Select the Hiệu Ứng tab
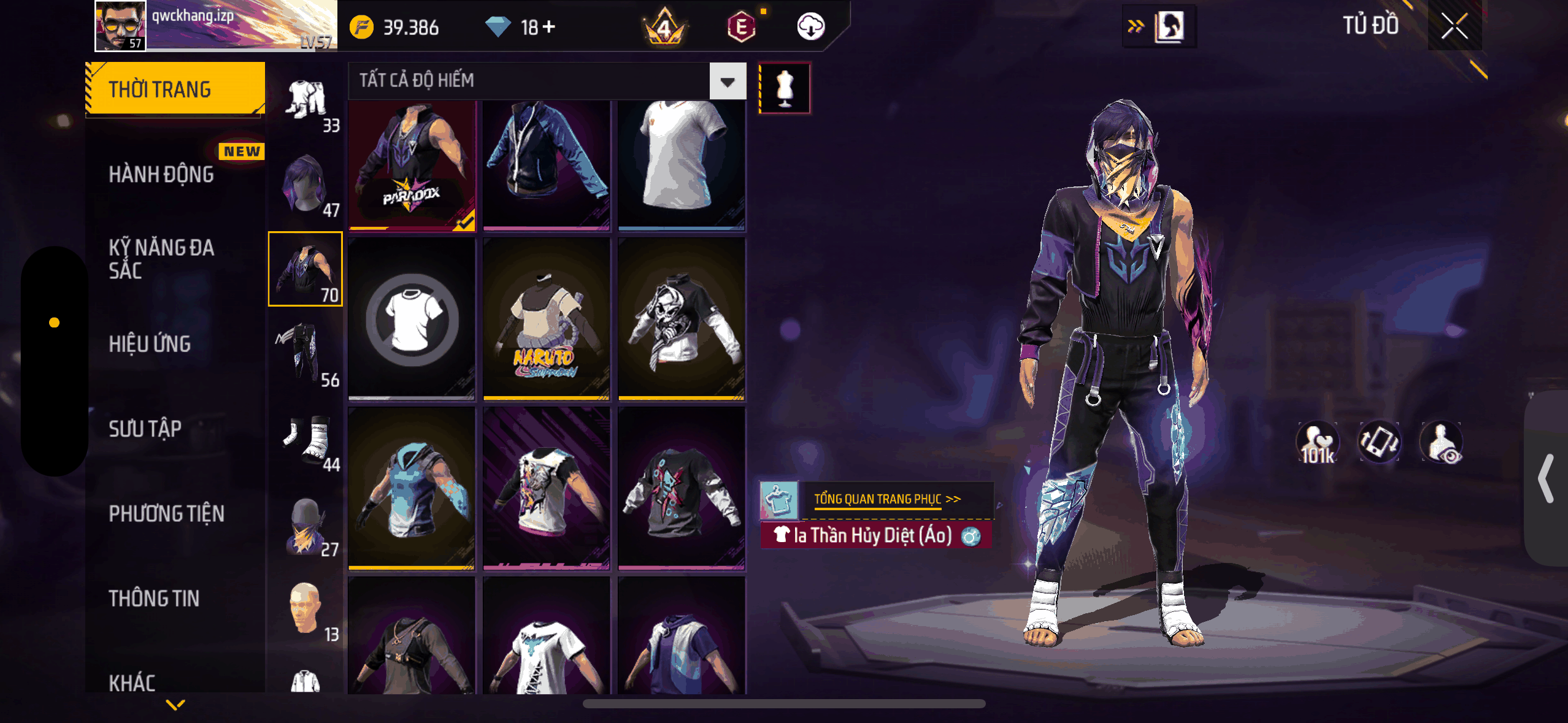 150,344
